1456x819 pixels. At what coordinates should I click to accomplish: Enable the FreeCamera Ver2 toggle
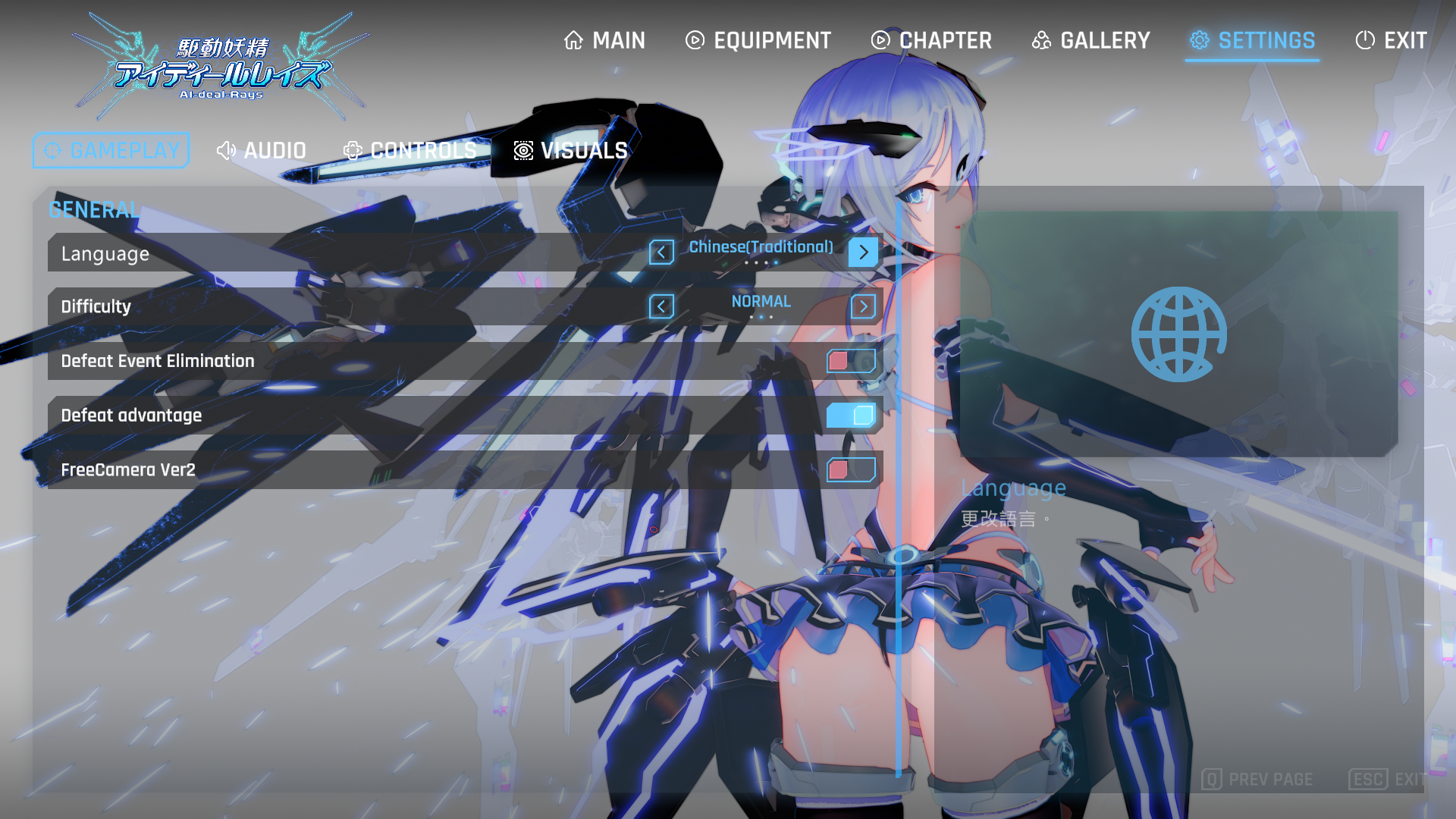851,470
